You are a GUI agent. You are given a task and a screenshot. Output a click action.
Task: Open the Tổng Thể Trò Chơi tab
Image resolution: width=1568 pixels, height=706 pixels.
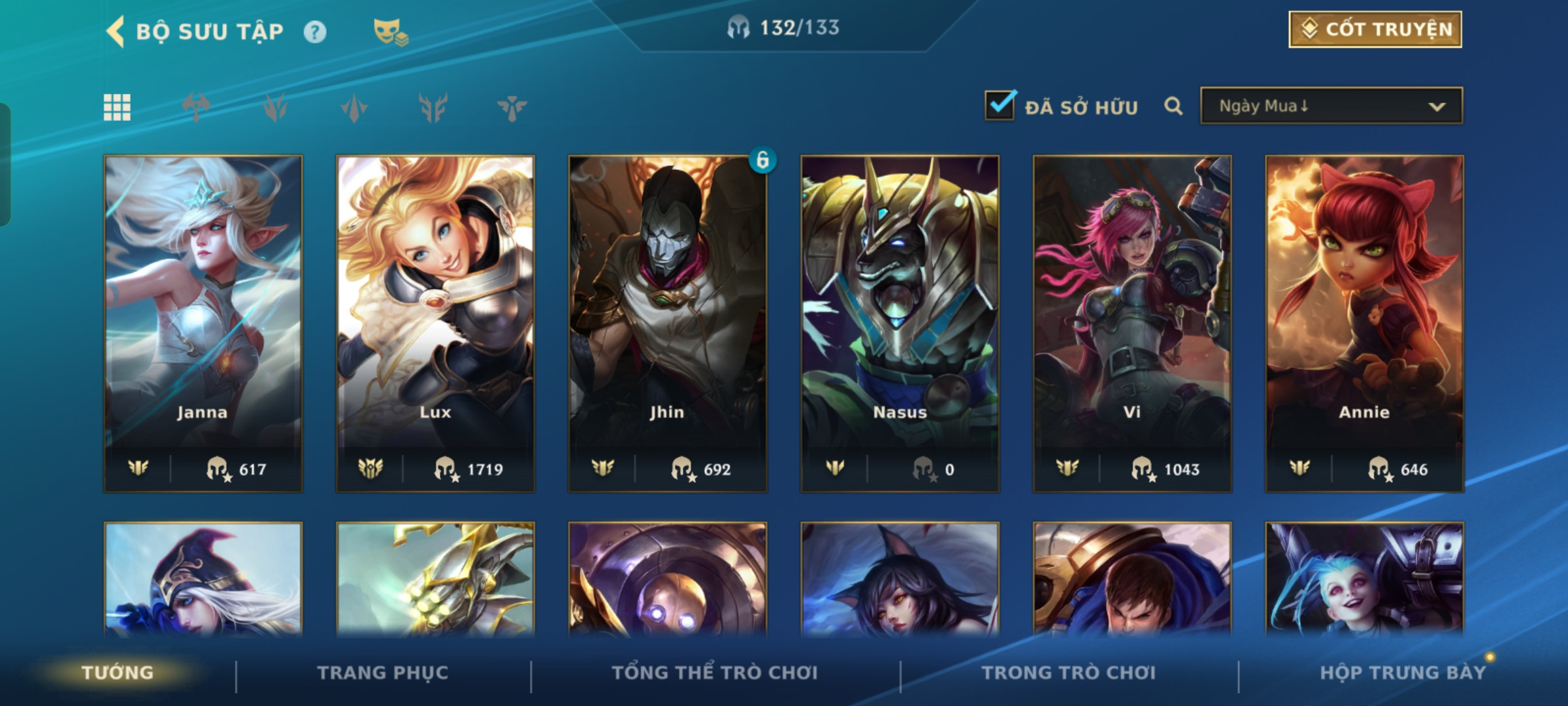[x=715, y=673]
